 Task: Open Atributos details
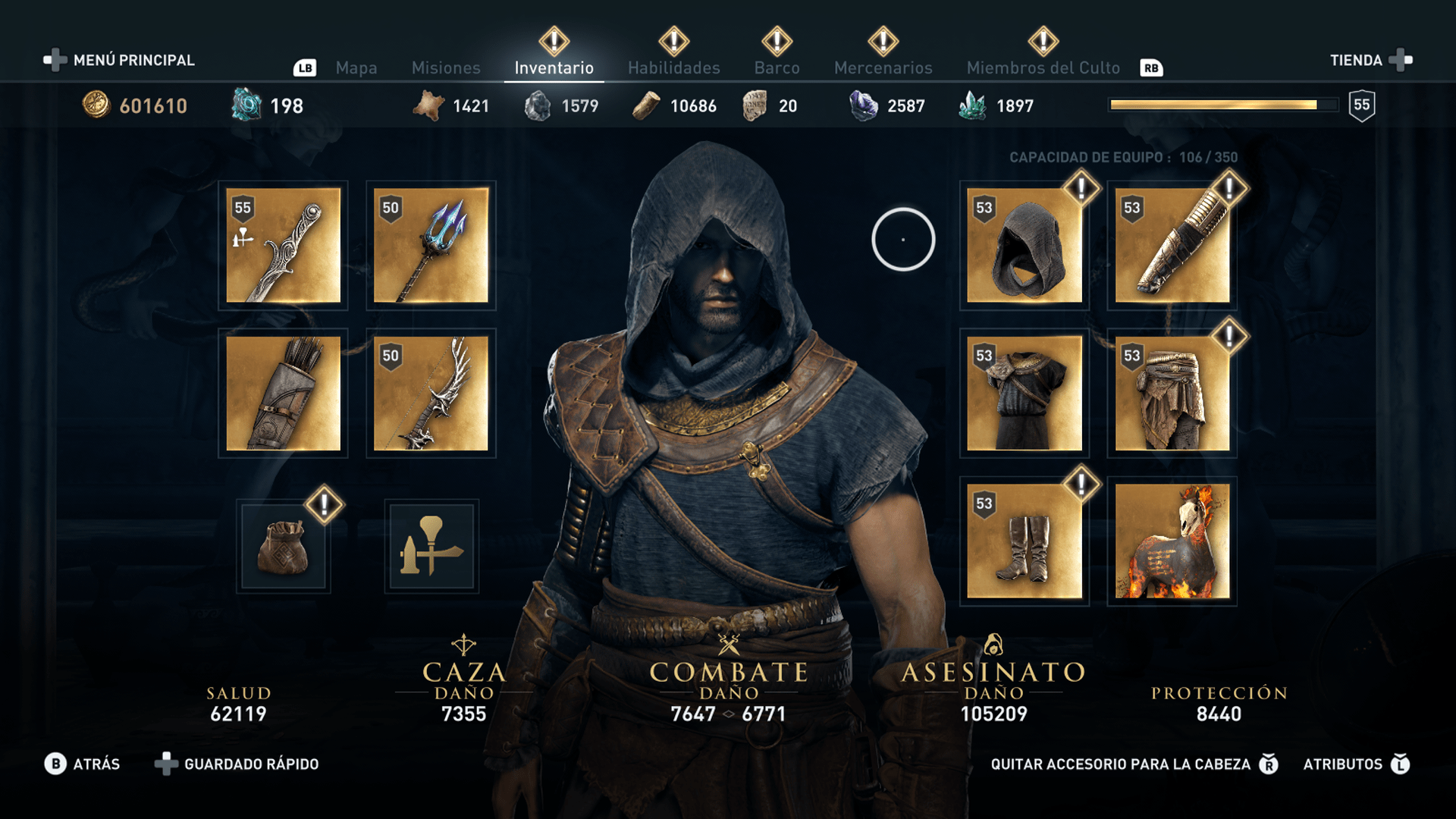click(1346, 764)
